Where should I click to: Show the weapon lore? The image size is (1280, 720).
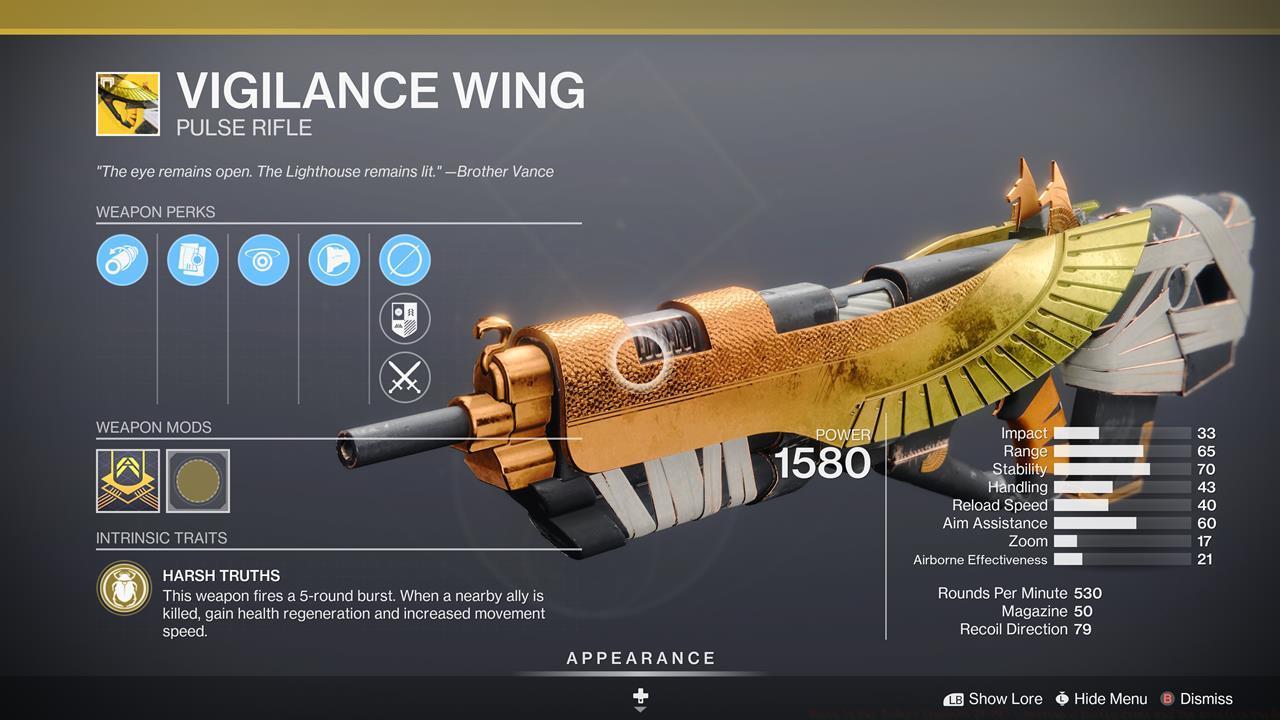click(x=993, y=699)
